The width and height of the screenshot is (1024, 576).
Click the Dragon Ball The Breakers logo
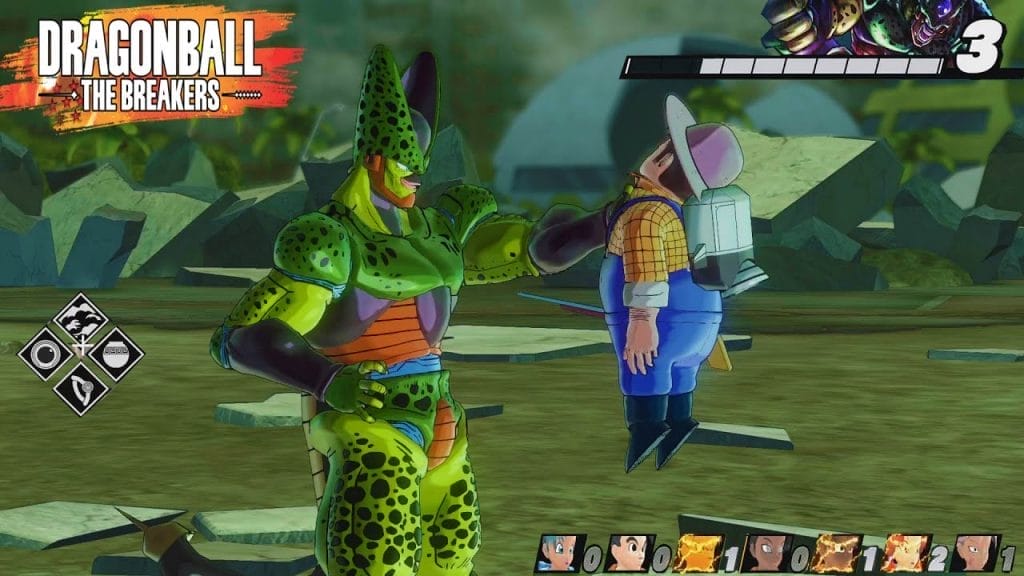(x=151, y=67)
